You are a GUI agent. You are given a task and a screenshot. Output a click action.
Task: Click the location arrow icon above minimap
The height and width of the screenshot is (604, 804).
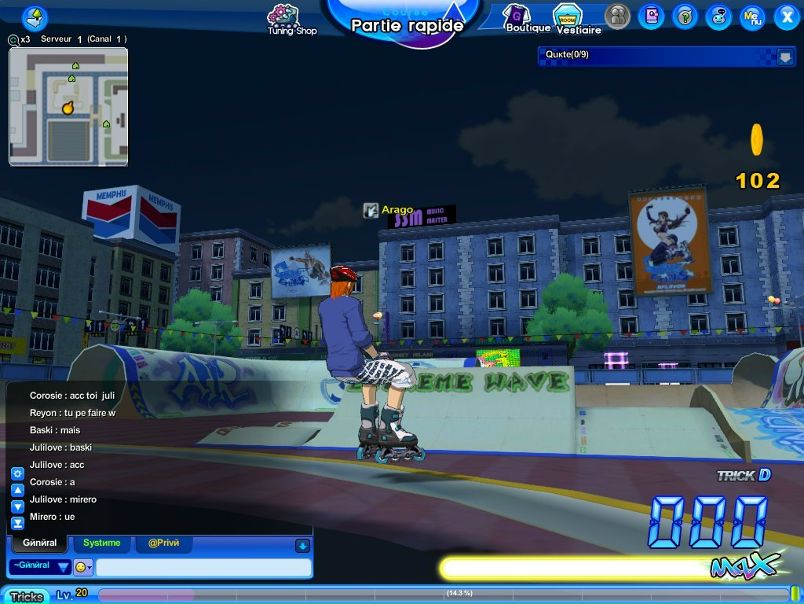[35, 17]
